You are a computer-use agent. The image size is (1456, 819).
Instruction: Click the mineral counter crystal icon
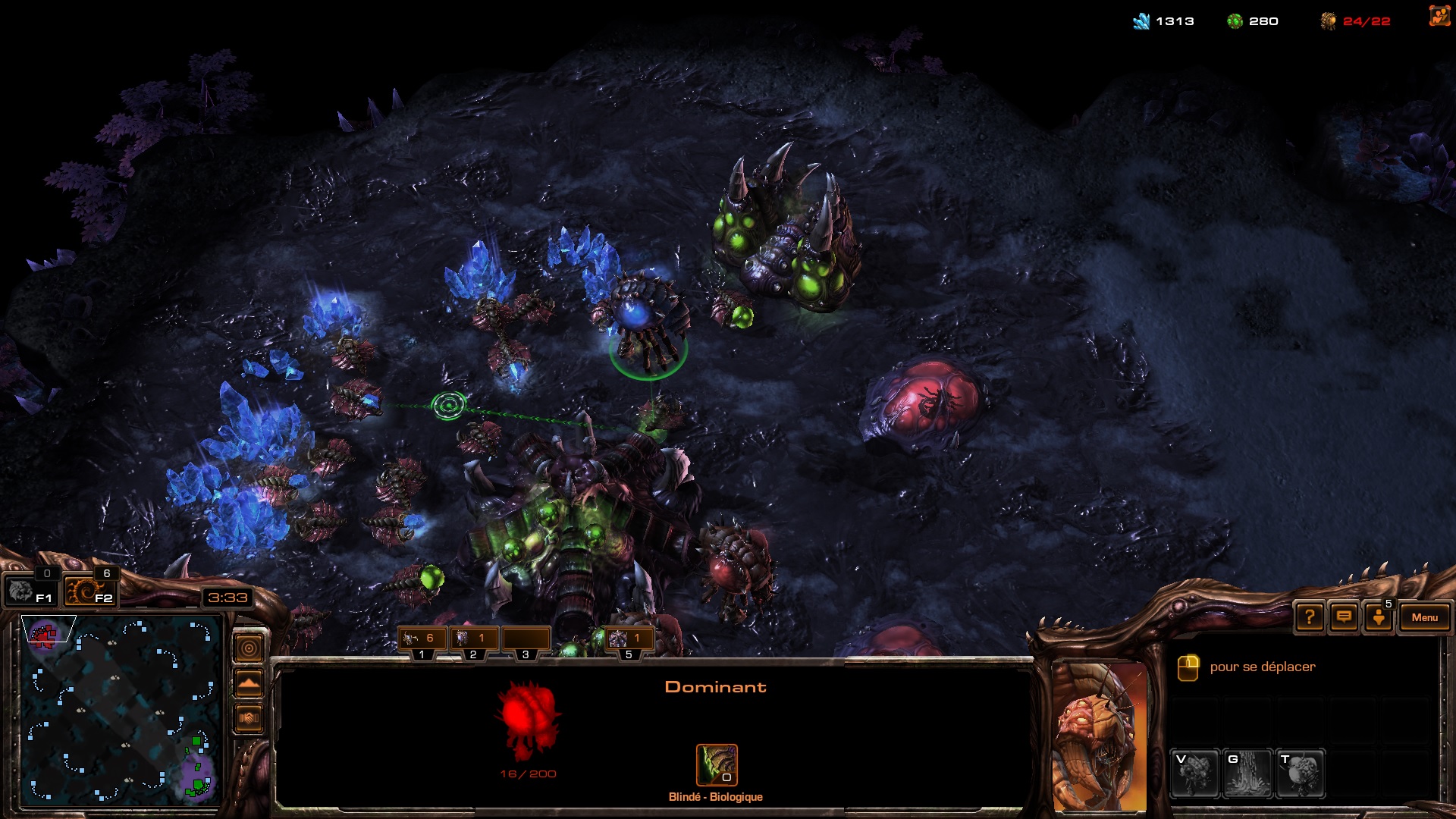pyautogui.click(x=1141, y=20)
